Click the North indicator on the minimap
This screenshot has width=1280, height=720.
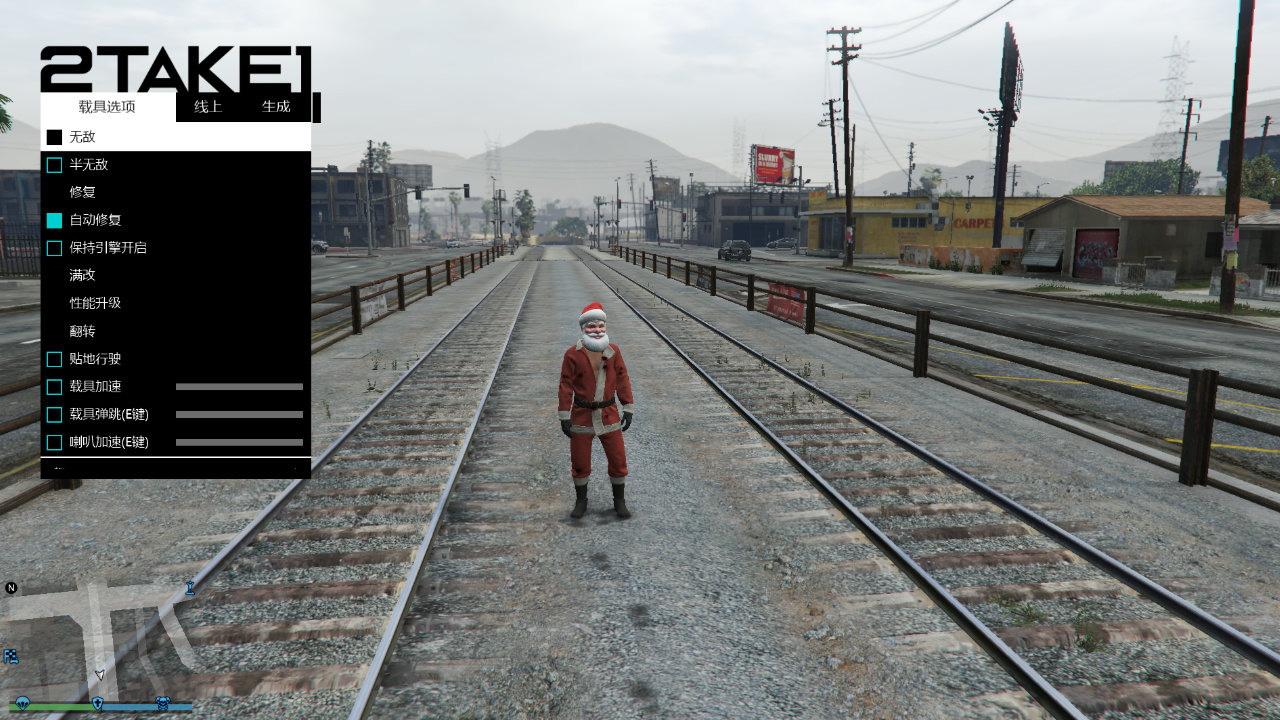click(x=10, y=587)
